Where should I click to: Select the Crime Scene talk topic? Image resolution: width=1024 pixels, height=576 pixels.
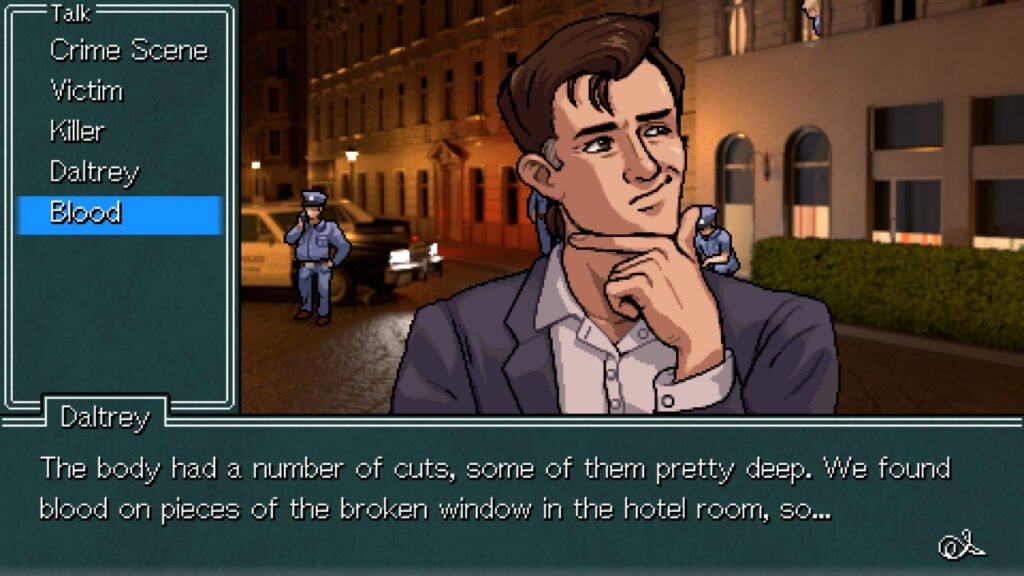click(x=128, y=50)
